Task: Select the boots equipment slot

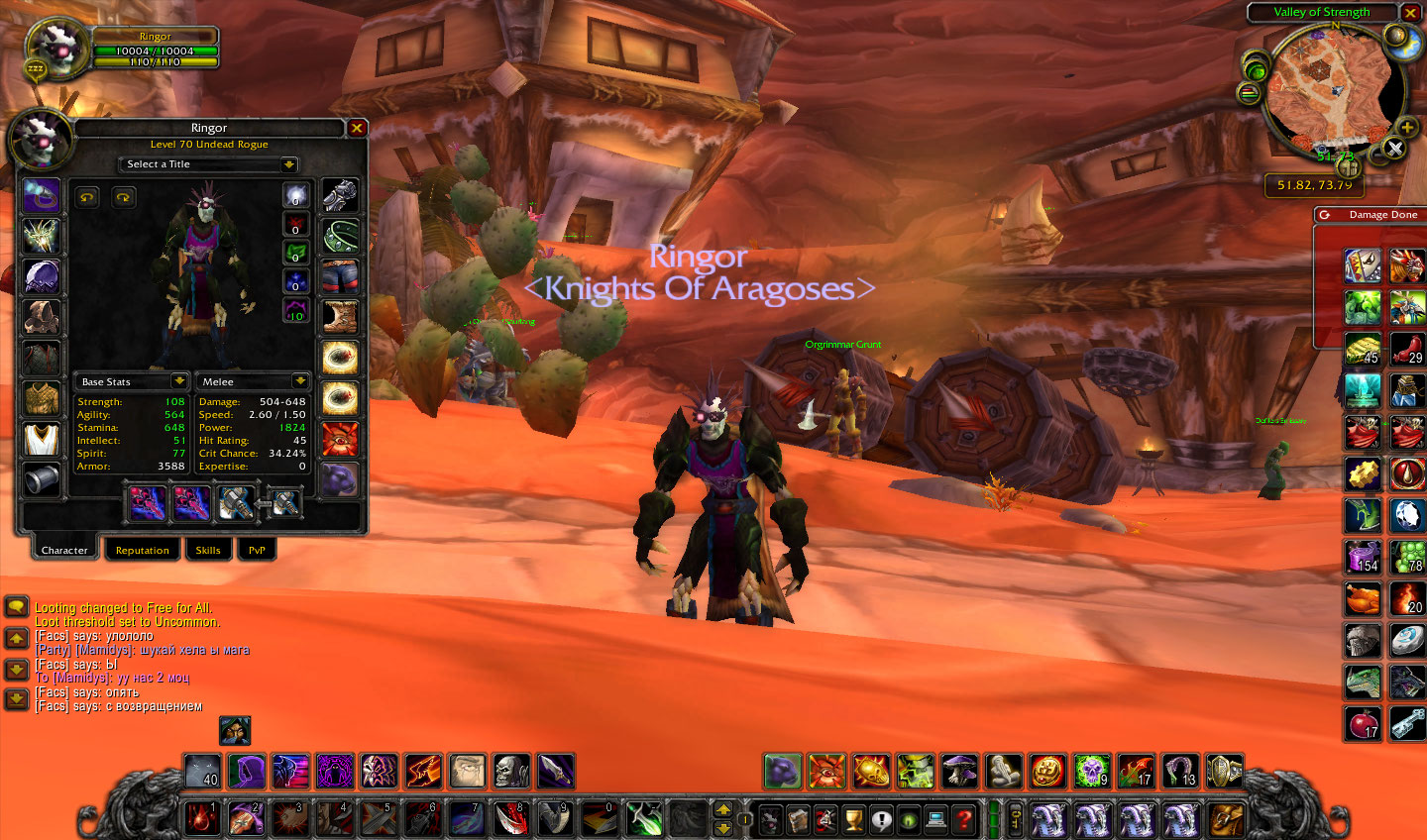Action: 339,317
